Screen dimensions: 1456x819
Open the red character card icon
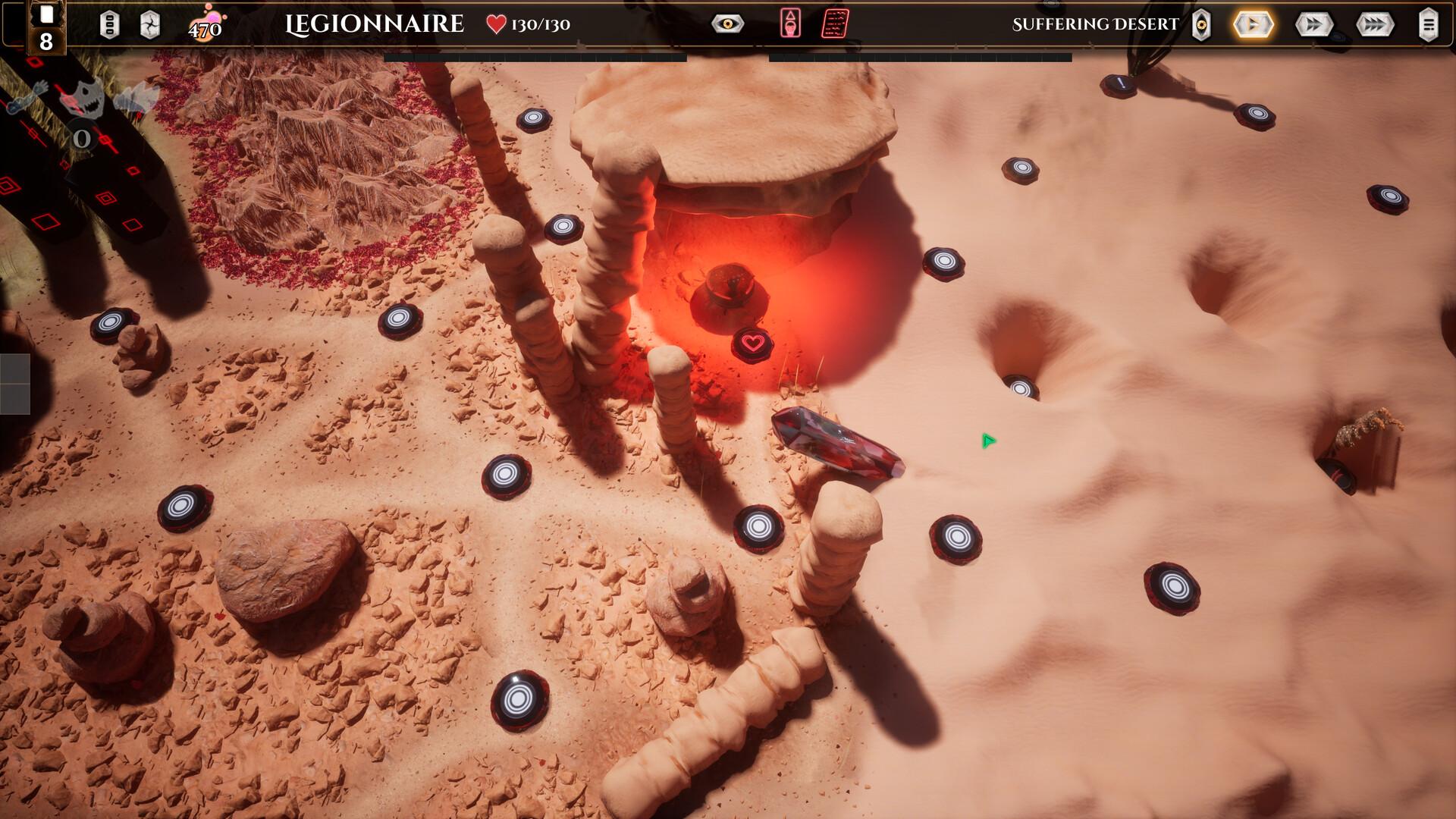click(x=790, y=24)
